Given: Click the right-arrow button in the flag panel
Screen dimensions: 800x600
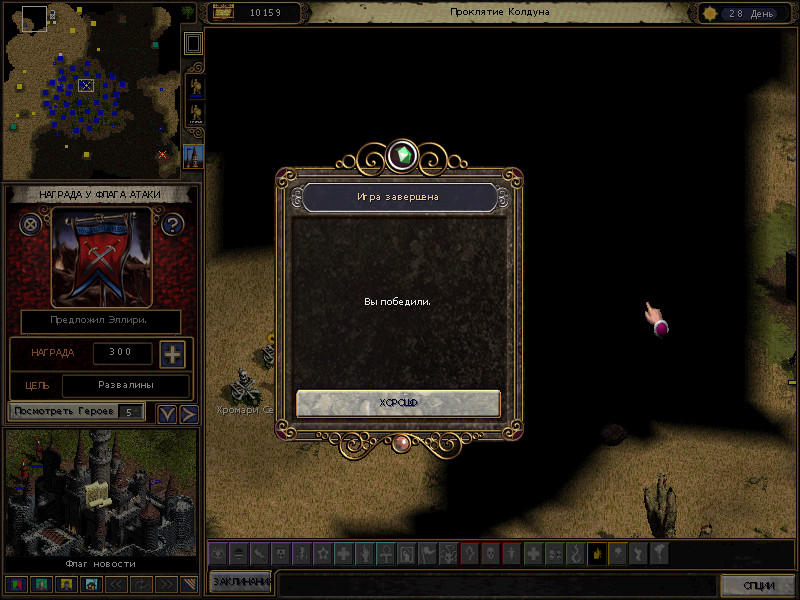Looking at the screenshot, I should pos(188,413).
